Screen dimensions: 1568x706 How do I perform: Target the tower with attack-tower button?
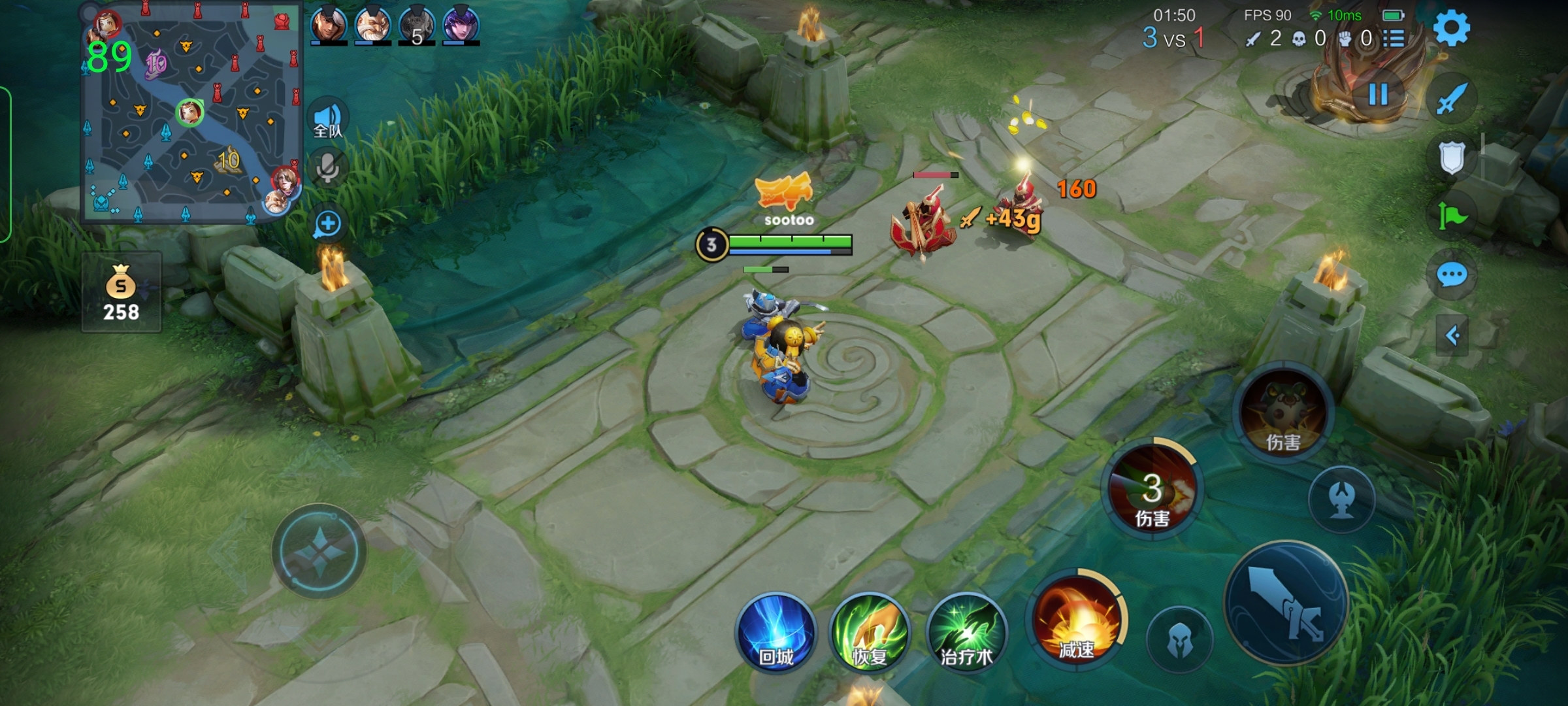click(1342, 499)
